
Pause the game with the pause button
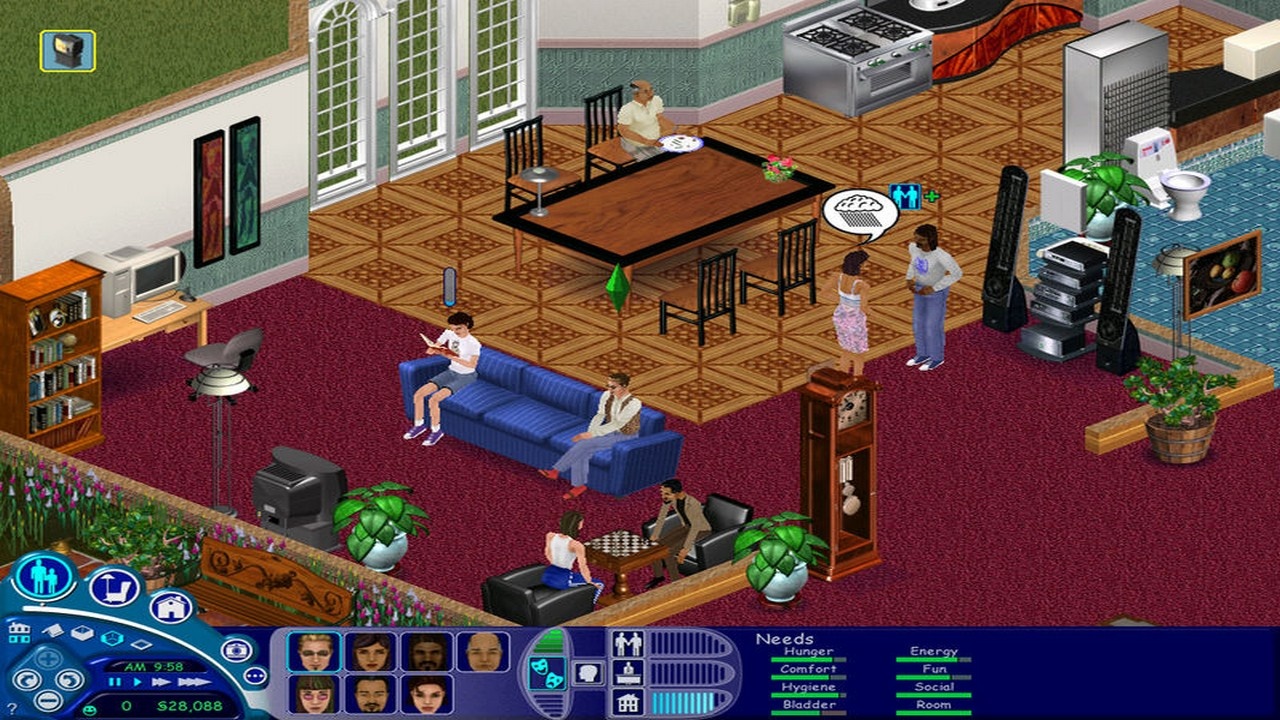[114, 682]
